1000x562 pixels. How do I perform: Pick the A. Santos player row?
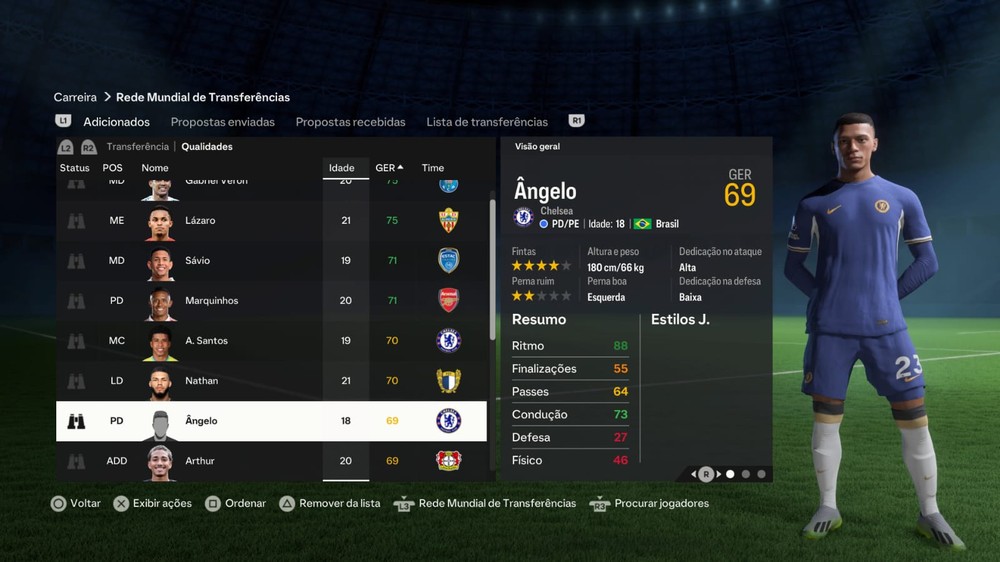tap(270, 340)
